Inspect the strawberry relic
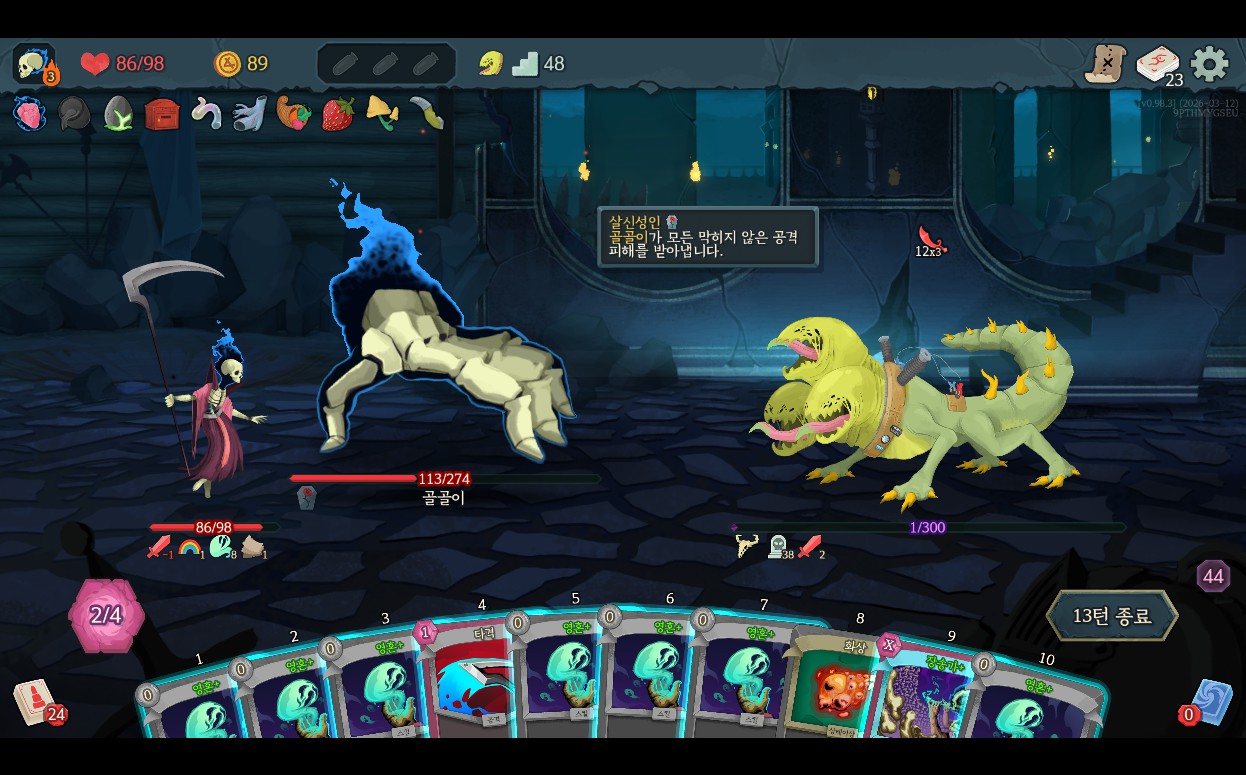 pyautogui.click(x=338, y=114)
